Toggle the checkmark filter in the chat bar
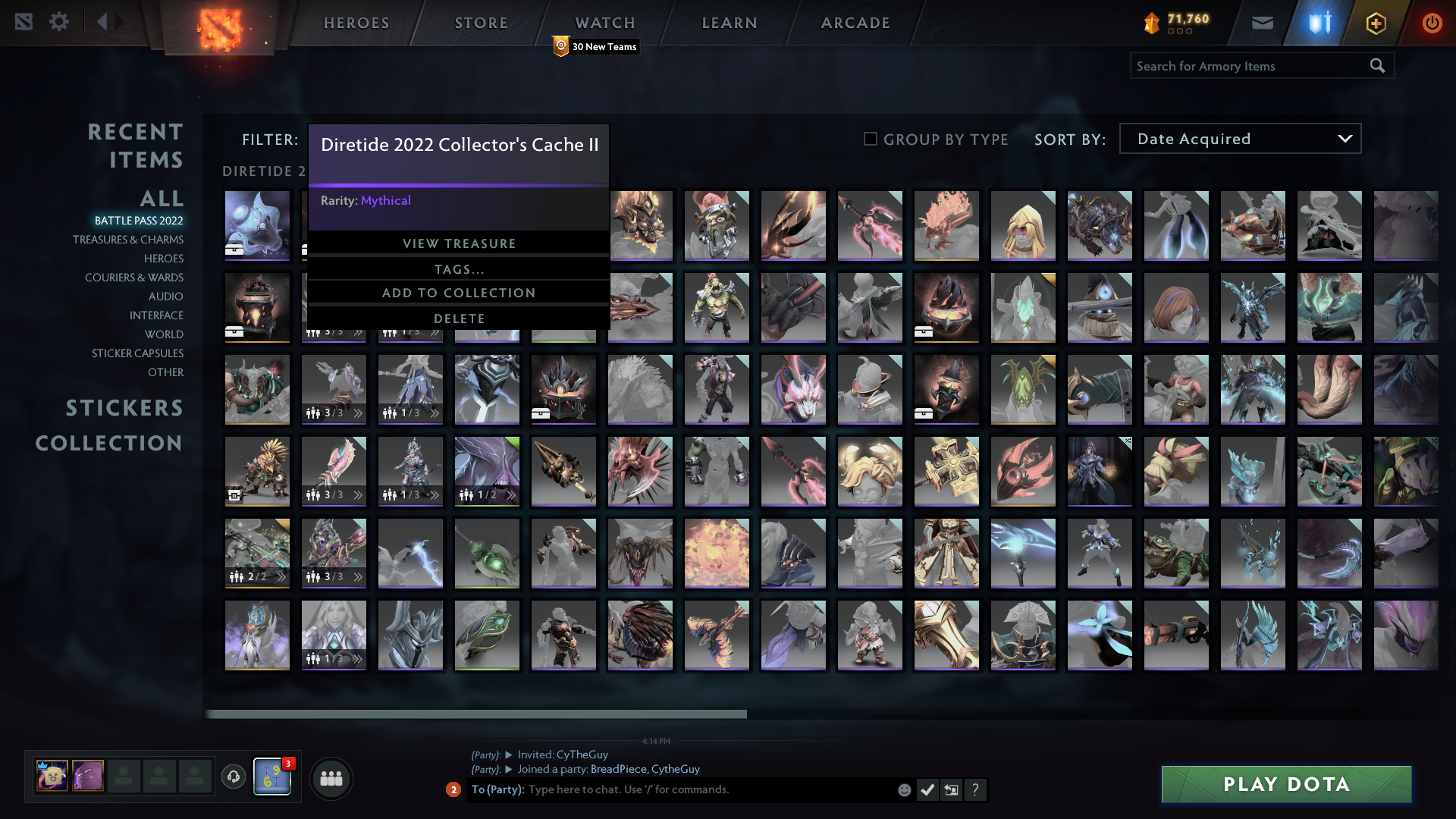 pyautogui.click(x=927, y=789)
